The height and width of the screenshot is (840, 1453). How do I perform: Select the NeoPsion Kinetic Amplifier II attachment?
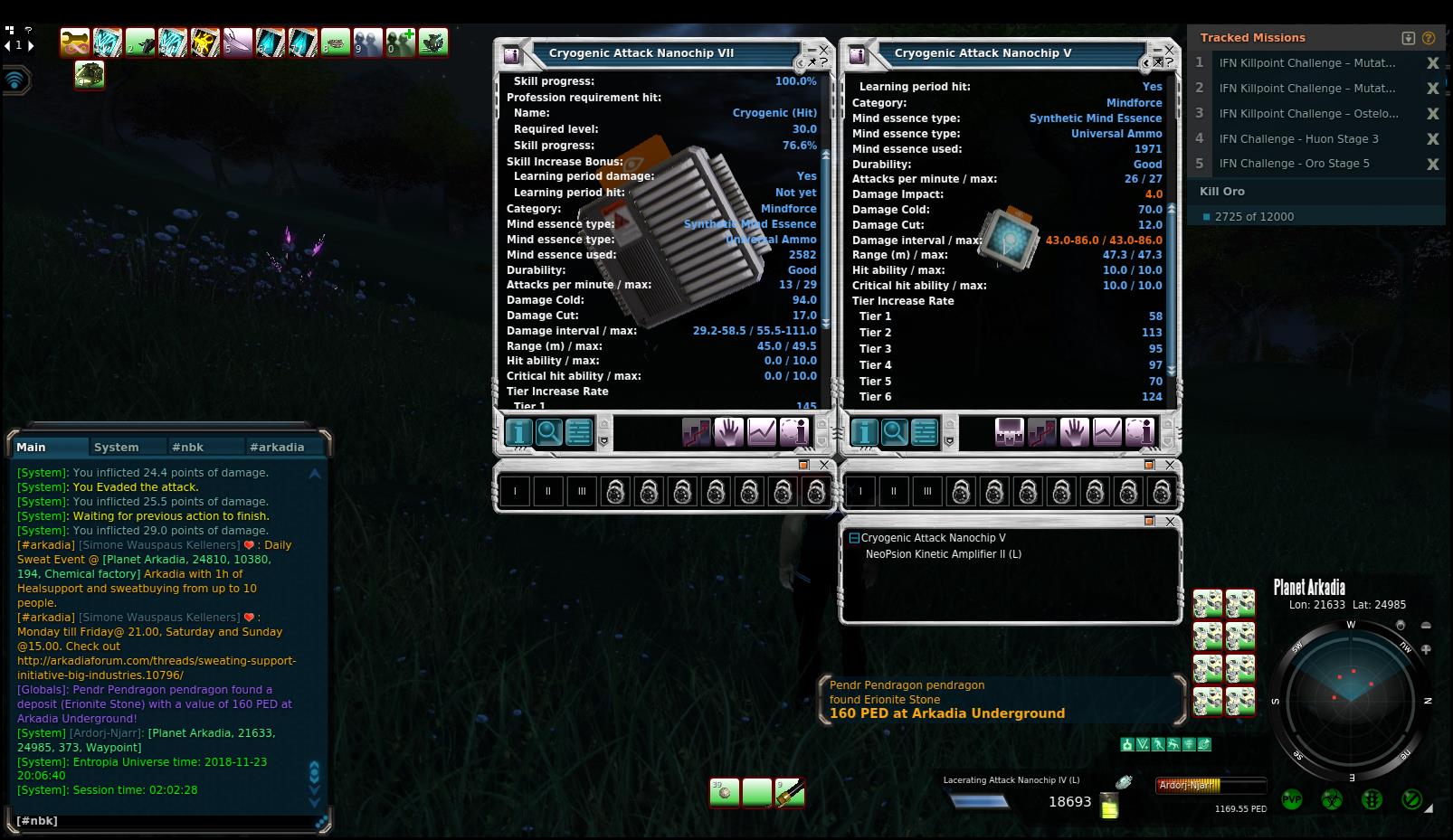943,554
